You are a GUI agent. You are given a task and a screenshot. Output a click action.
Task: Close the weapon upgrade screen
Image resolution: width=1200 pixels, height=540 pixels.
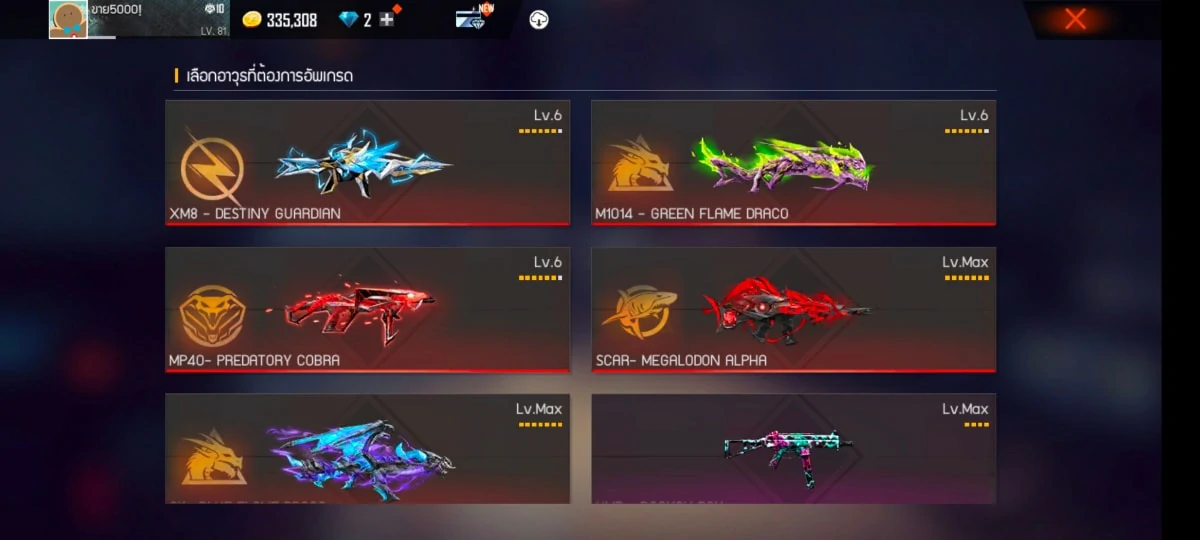(x=1075, y=19)
